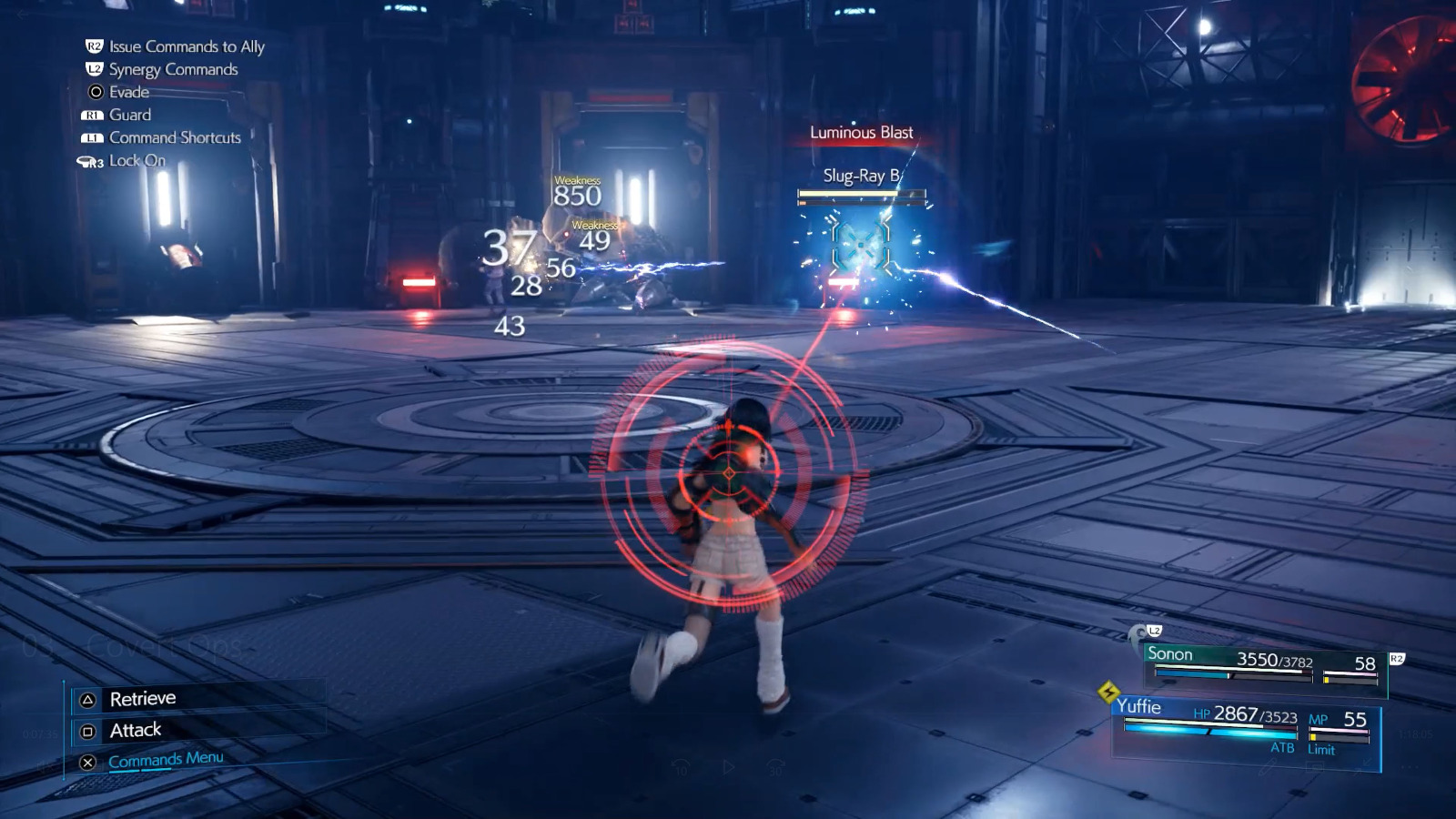The image size is (1456, 819).
Task: Expand the Synergy Commands list
Action: 171,69
